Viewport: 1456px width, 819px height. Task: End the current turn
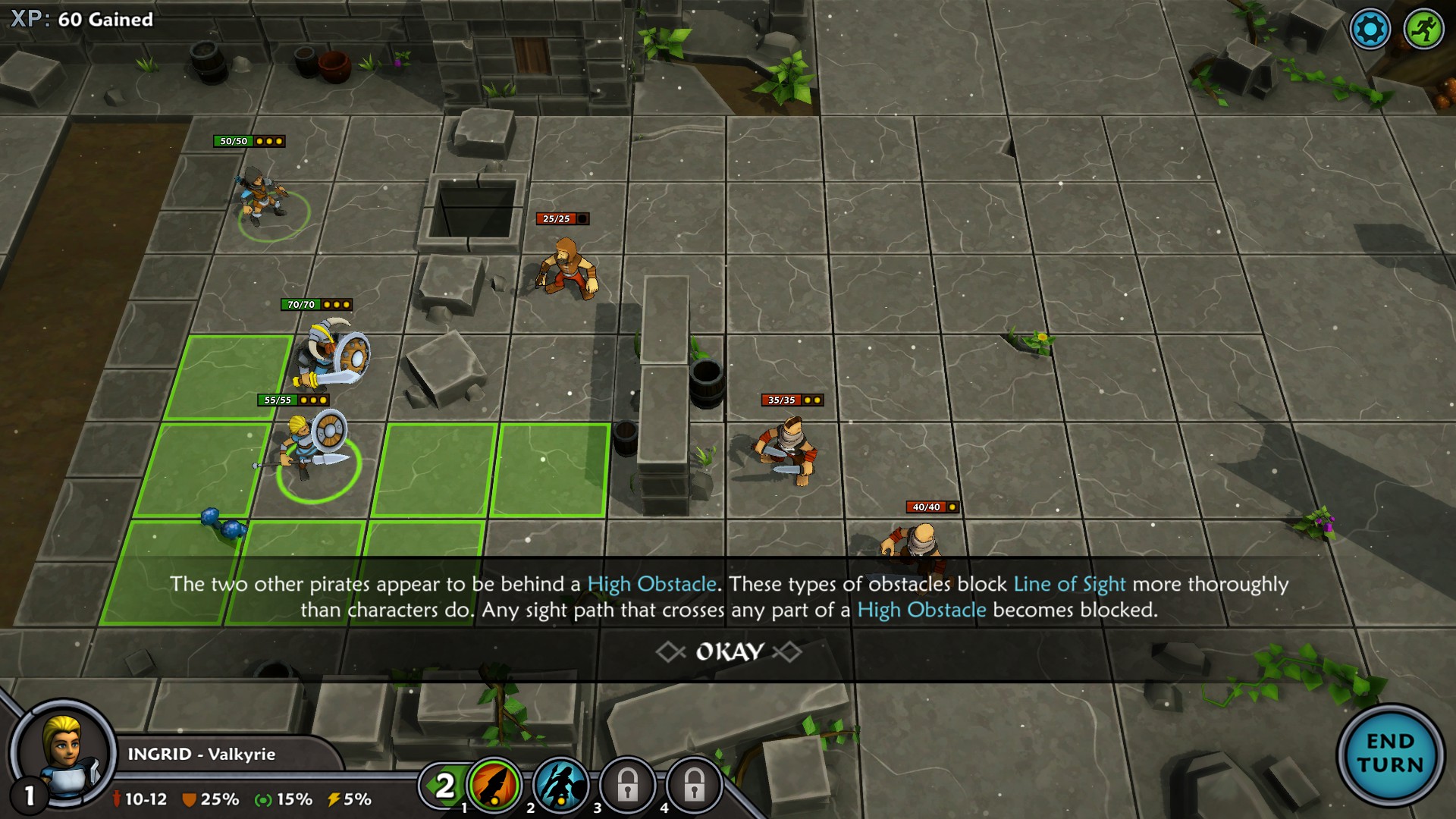pos(1390,753)
